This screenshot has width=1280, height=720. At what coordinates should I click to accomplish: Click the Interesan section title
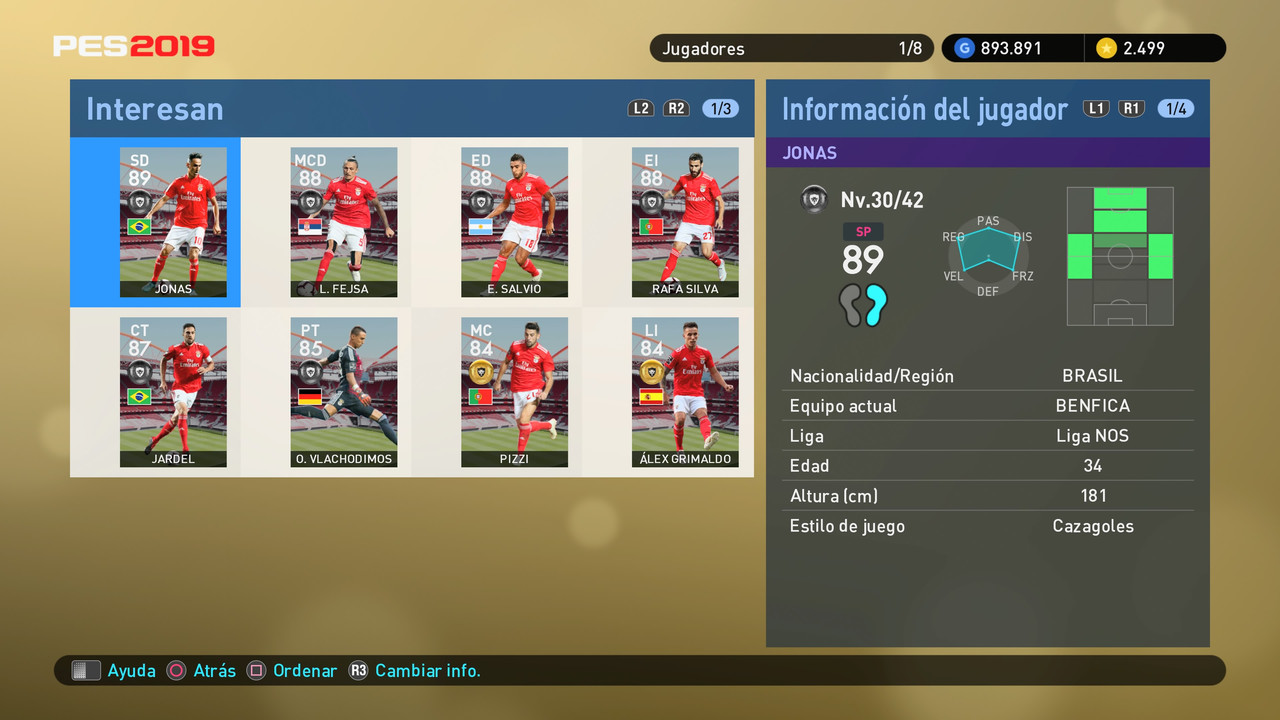point(154,108)
